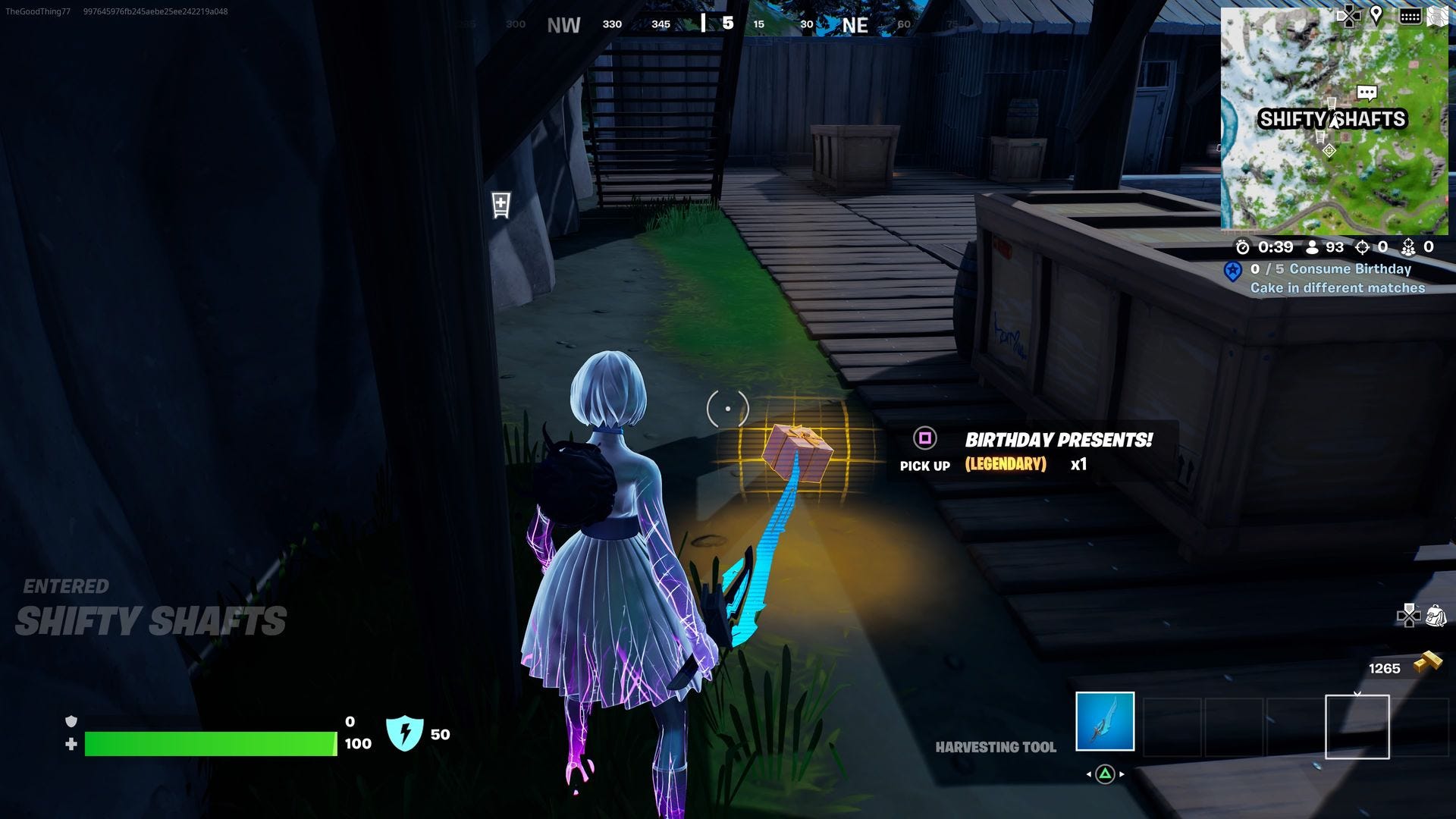1456x819 pixels.
Task: Click the backpack inventory icon
Action: (1436, 616)
